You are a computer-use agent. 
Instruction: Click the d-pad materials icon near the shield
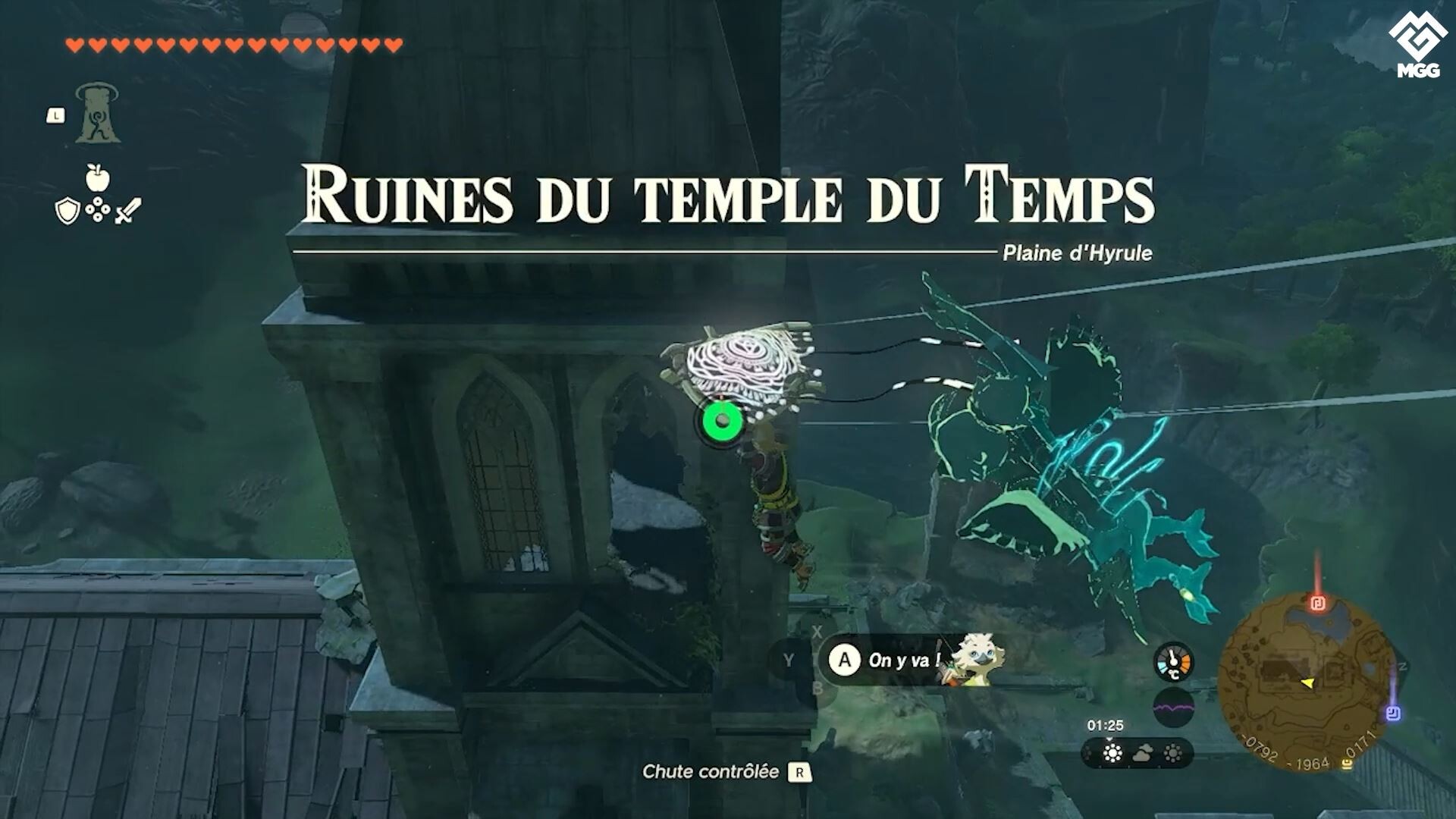tap(97, 210)
